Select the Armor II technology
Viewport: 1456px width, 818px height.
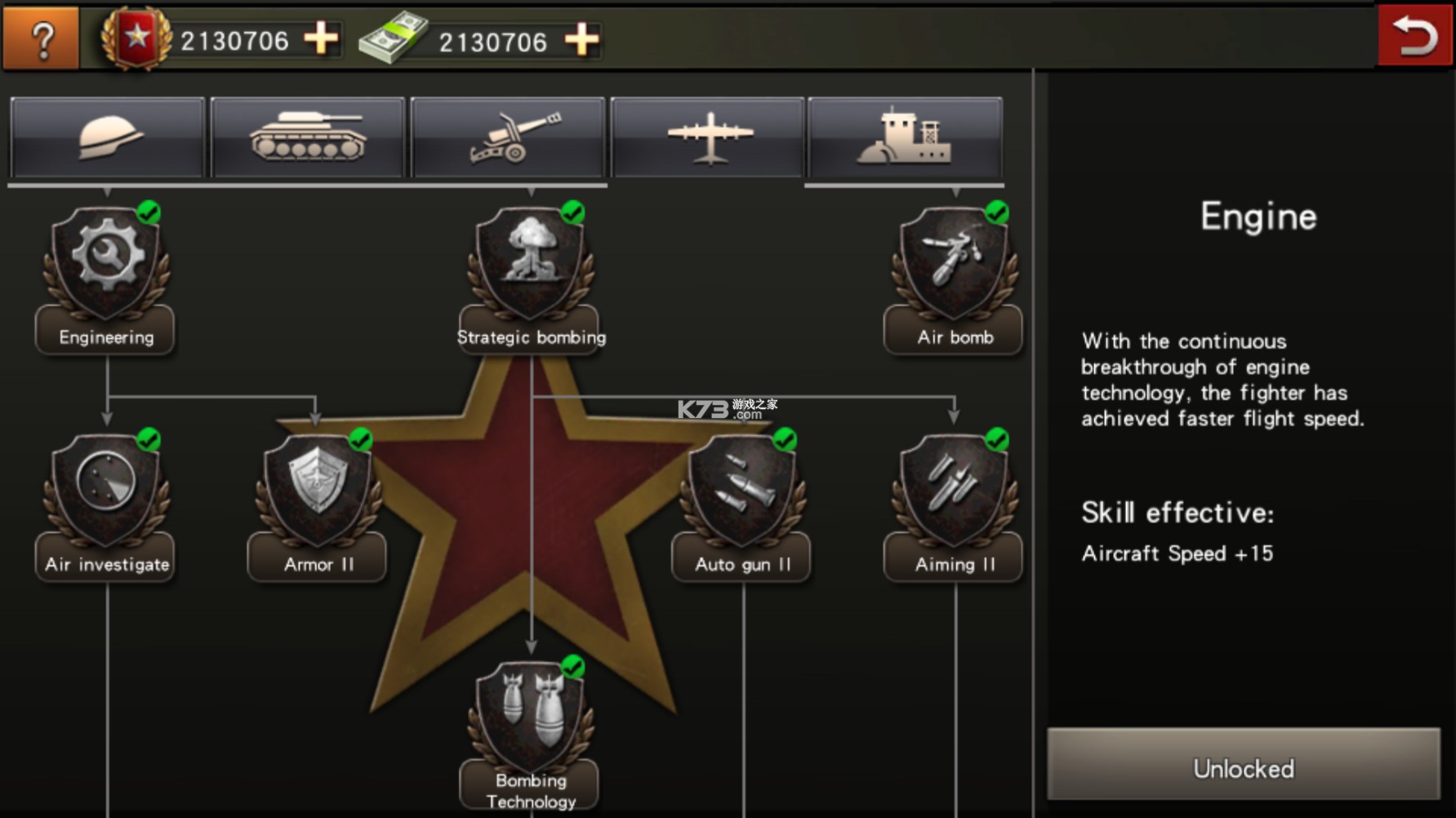point(317,490)
